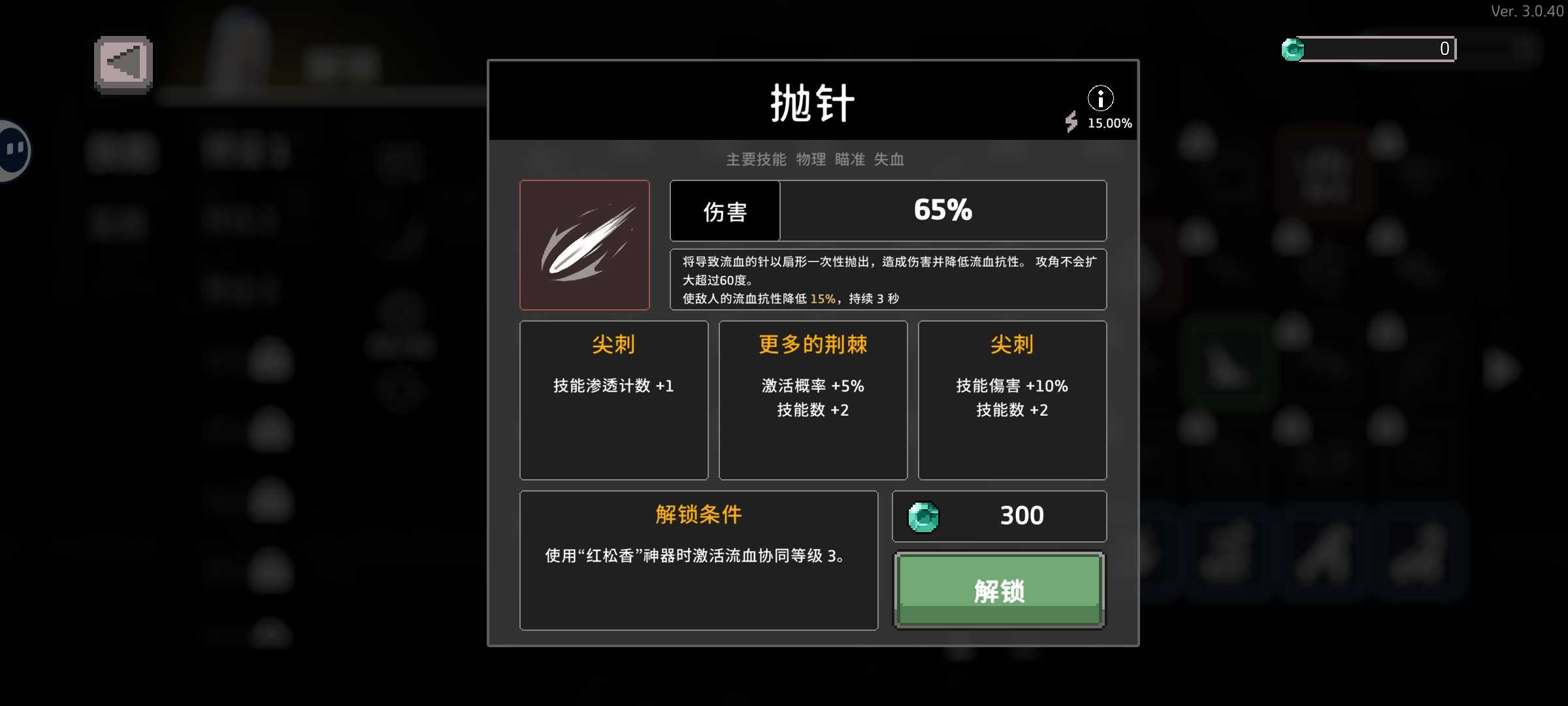Expand the 65% damage value display
Image resolution: width=1568 pixels, height=706 pixels.
pyautogui.click(x=943, y=210)
